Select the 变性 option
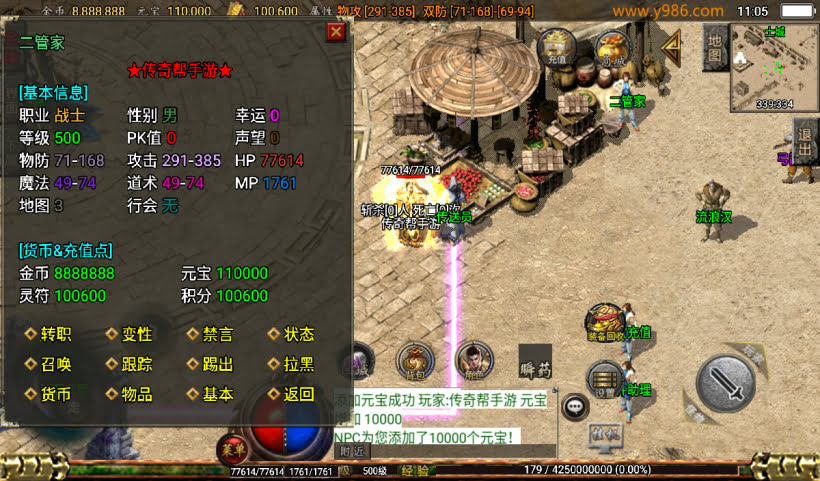 [136, 334]
